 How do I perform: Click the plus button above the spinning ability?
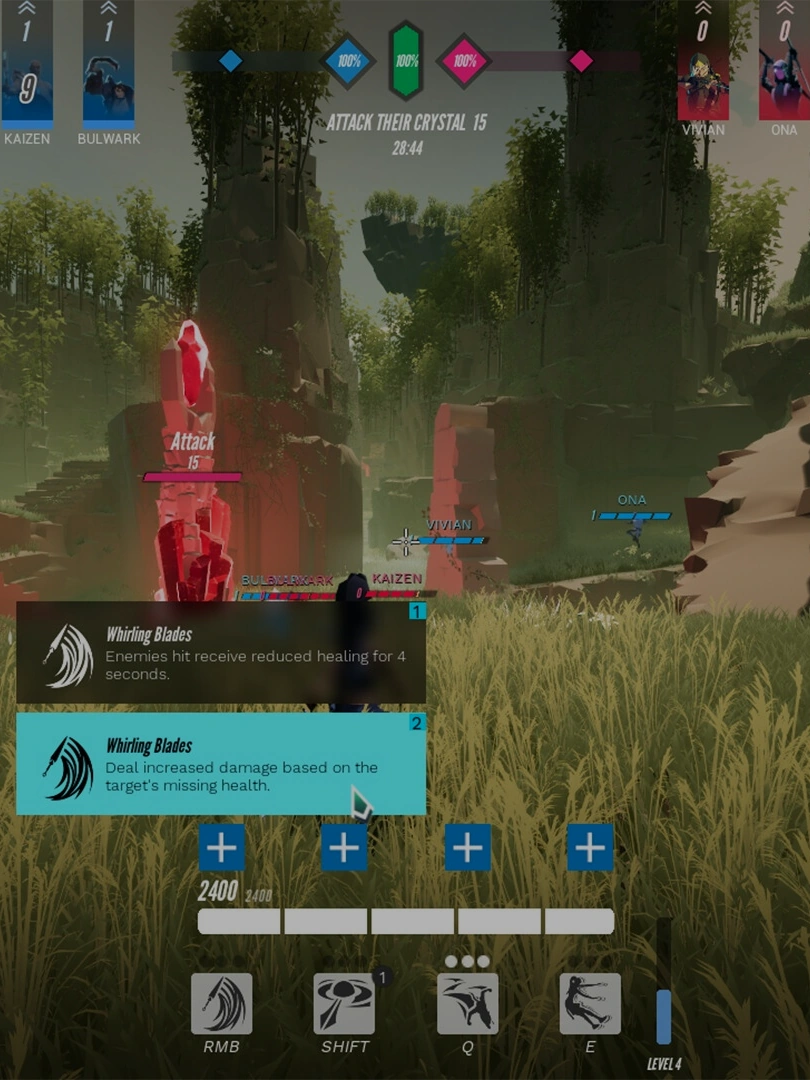344,848
